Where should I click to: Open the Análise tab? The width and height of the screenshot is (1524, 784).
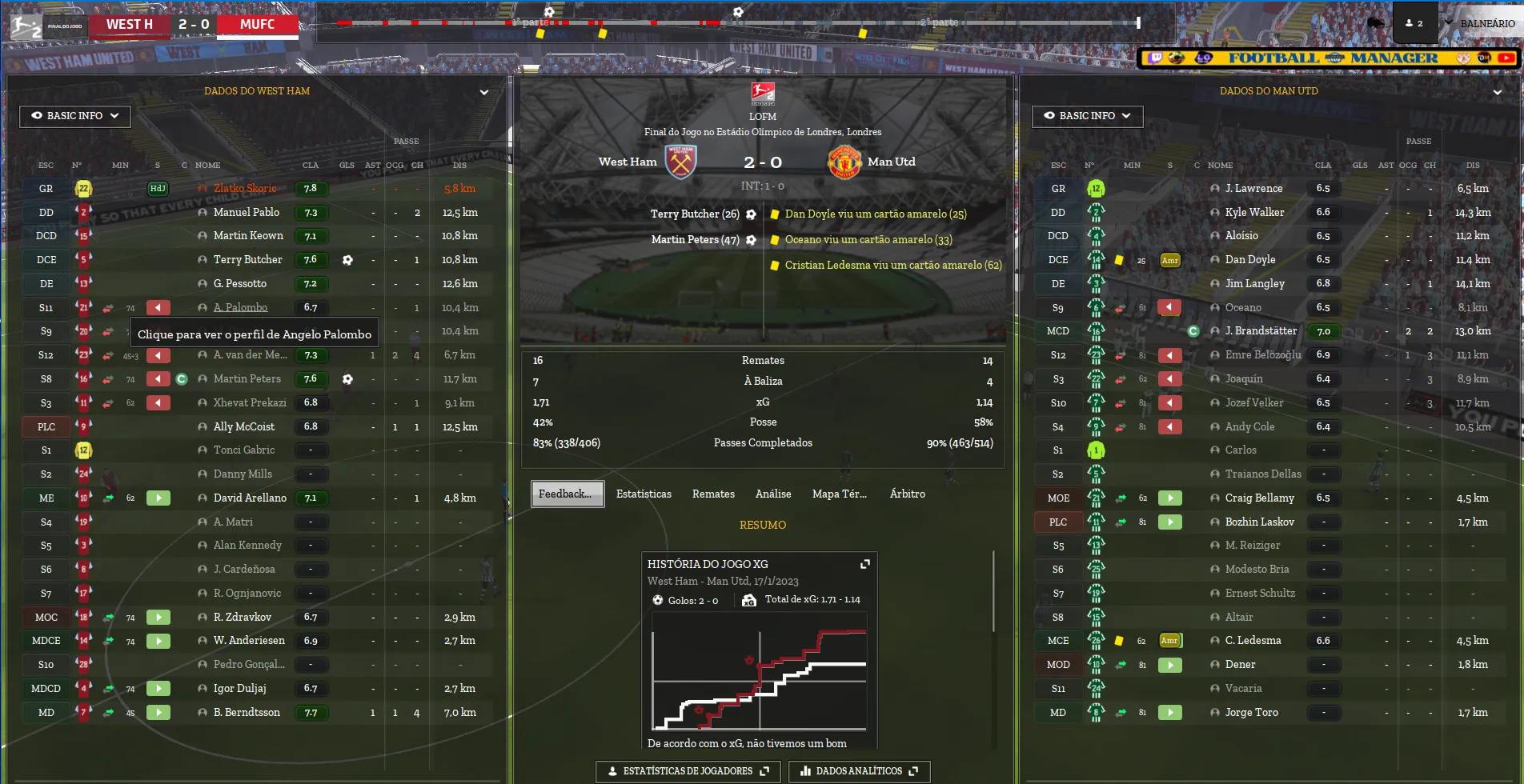773,494
